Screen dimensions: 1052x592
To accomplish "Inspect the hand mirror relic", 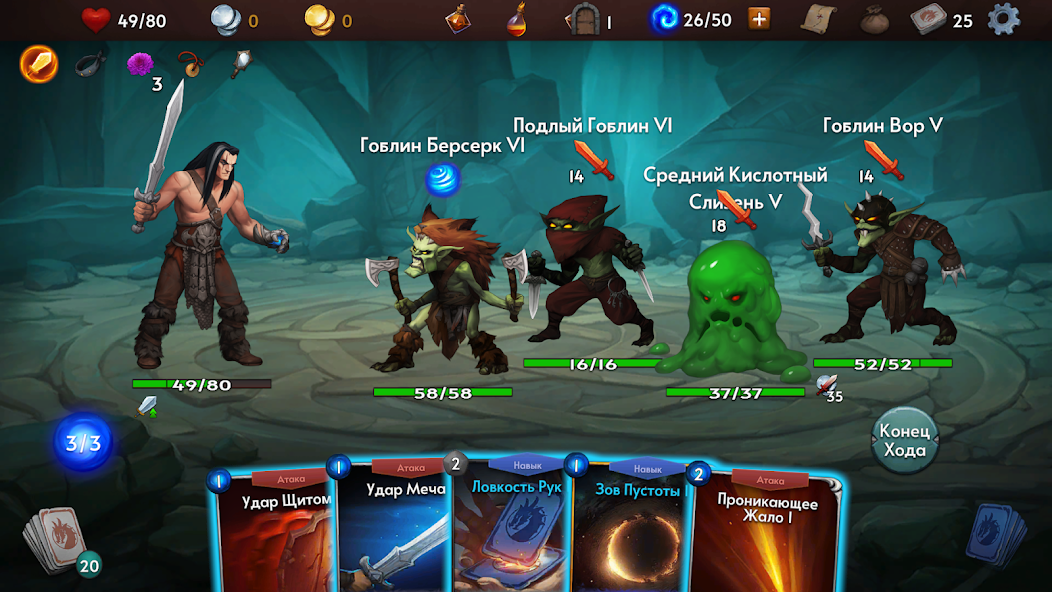I will (239, 65).
